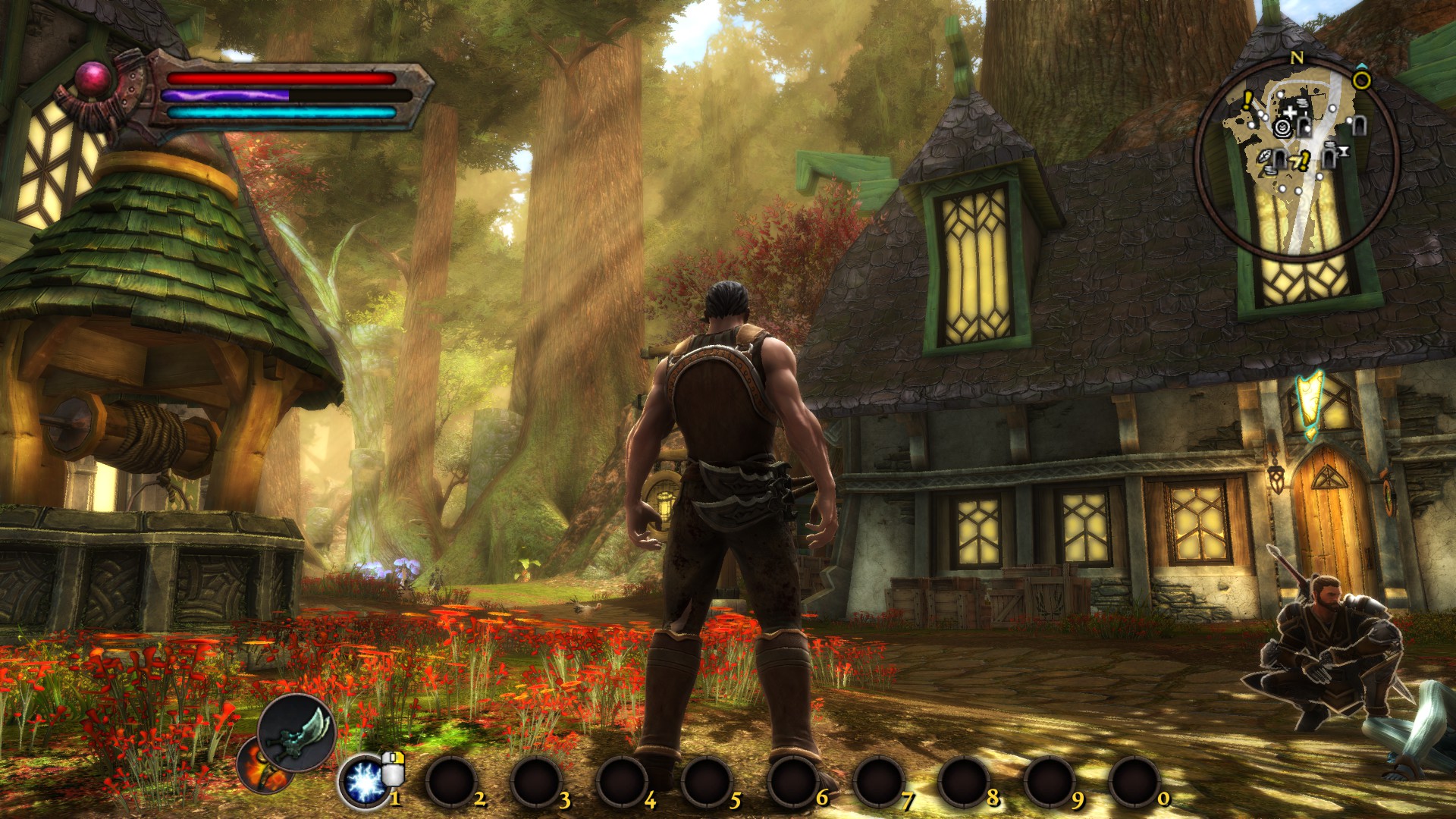Viewport: 1456px width, 819px height.
Task: Choose the empty ability slot numbered 5
Action: pos(707,782)
